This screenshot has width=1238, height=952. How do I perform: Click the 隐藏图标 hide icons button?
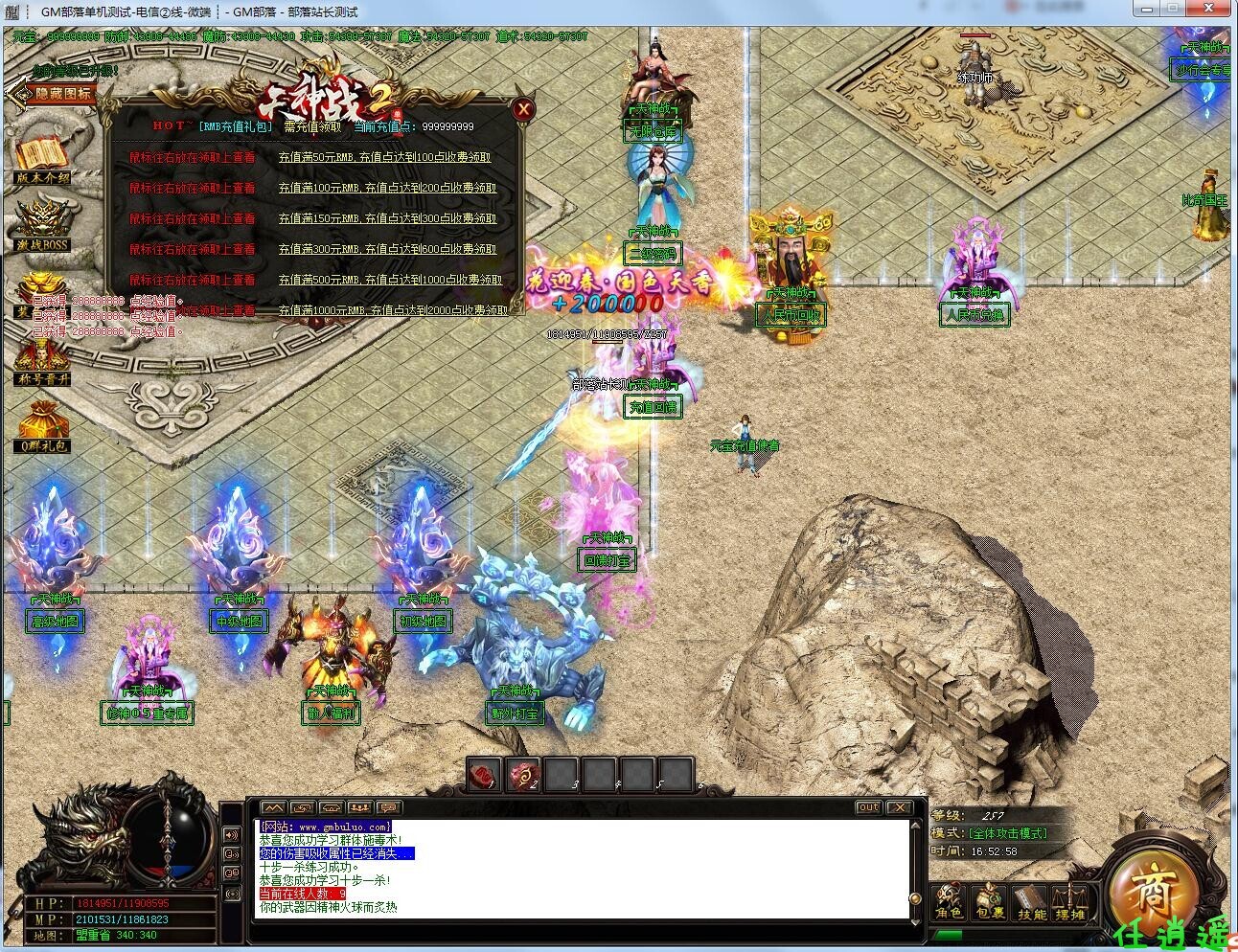point(54,94)
